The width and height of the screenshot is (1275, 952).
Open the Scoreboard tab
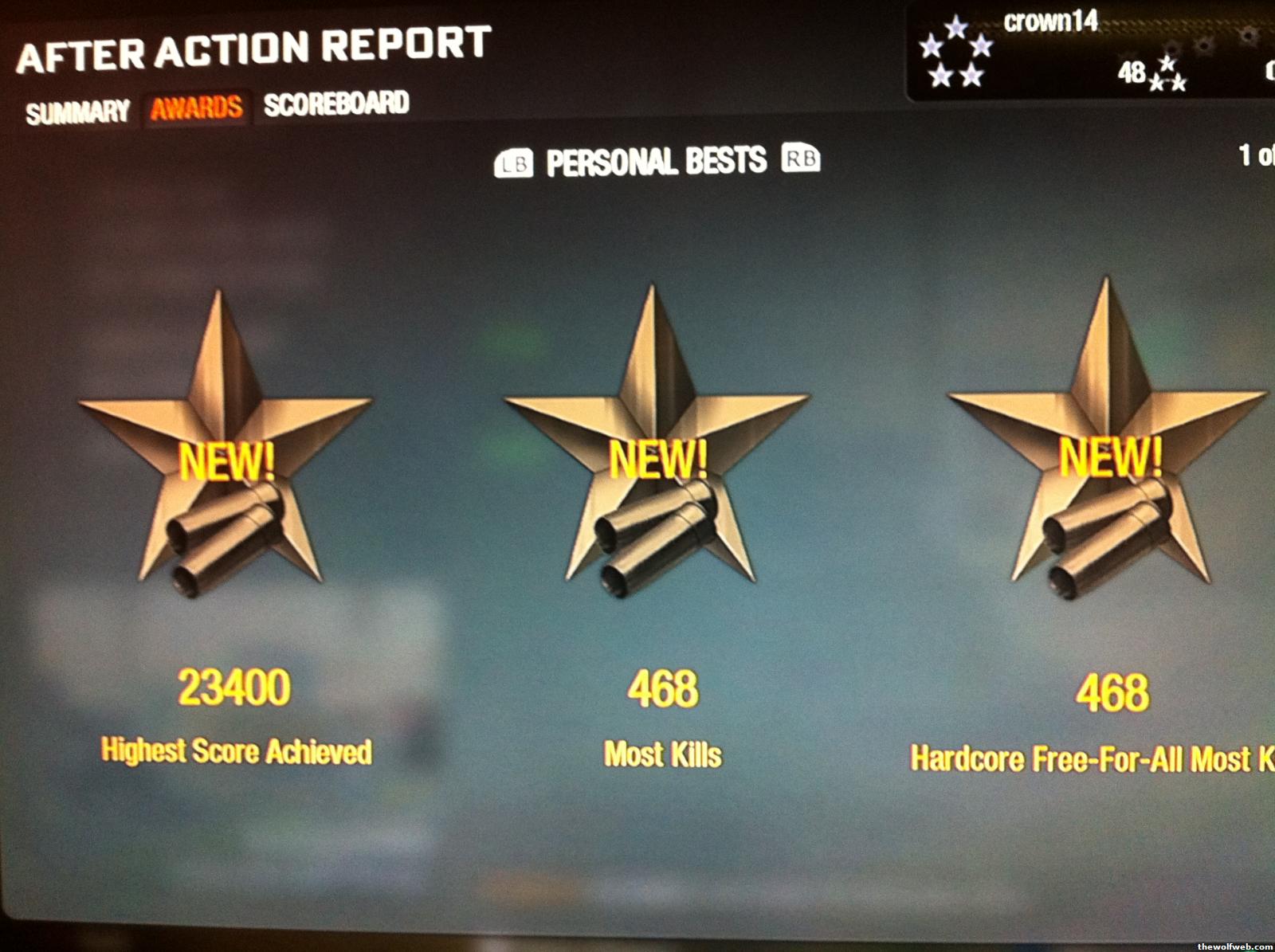[336, 104]
